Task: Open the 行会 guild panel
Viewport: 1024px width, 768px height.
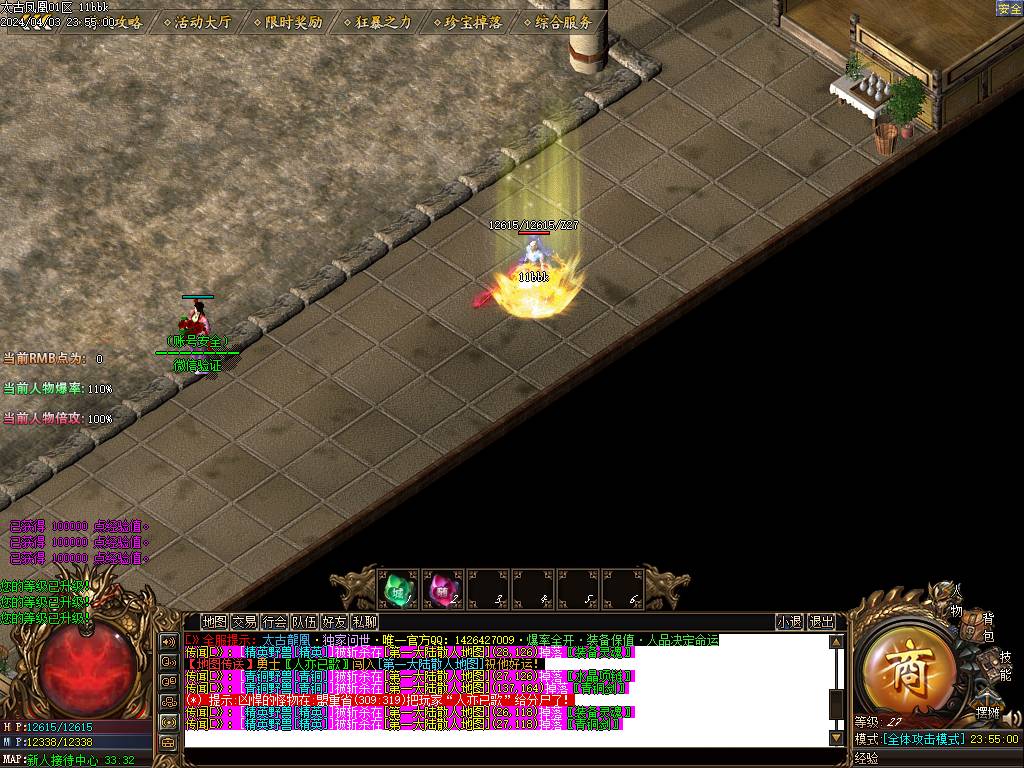Action: click(275, 622)
